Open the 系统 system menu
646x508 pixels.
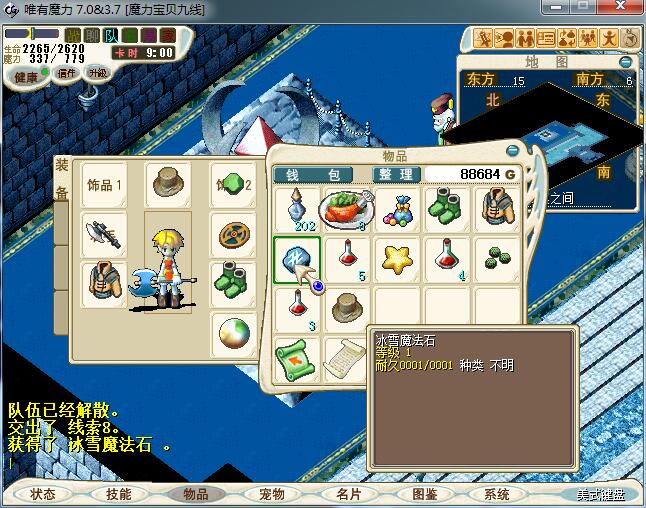497,494
